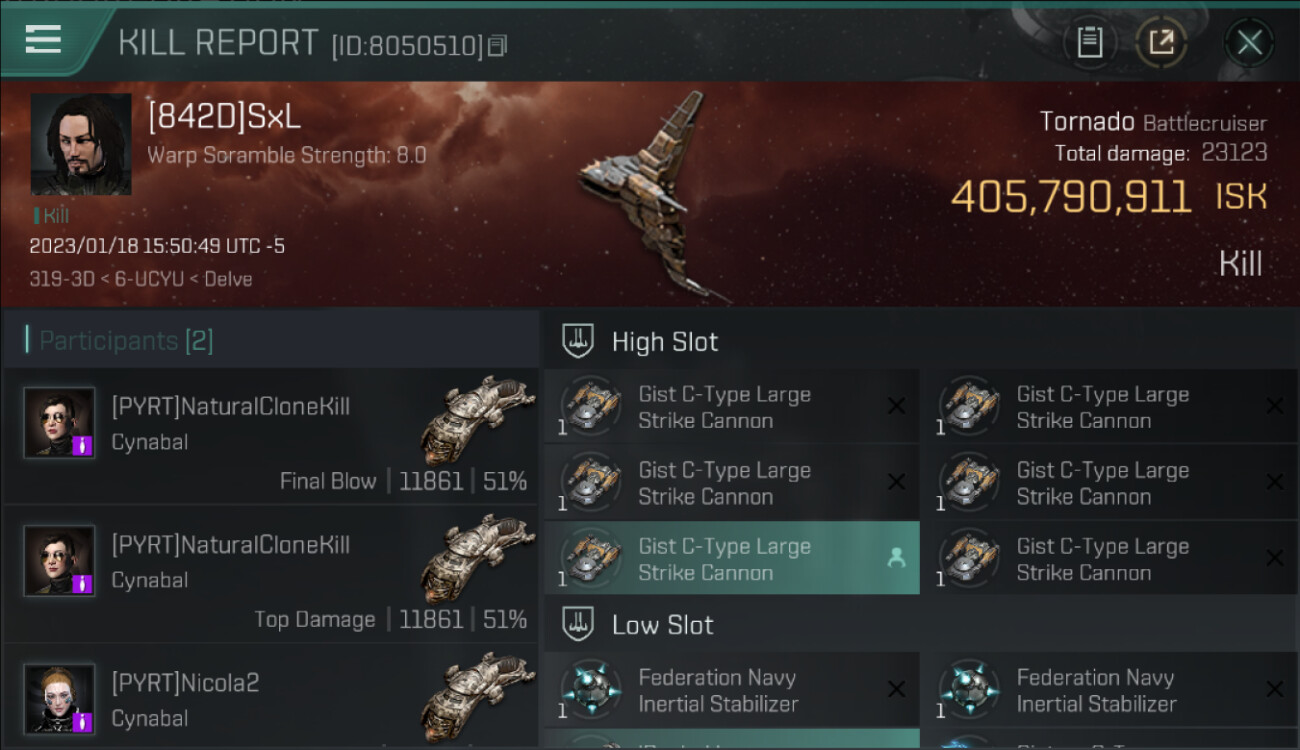The image size is (1300, 750).
Task: Select NaturalCloneKill's Final Blow entry
Action: pyautogui.click(x=270, y=437)
